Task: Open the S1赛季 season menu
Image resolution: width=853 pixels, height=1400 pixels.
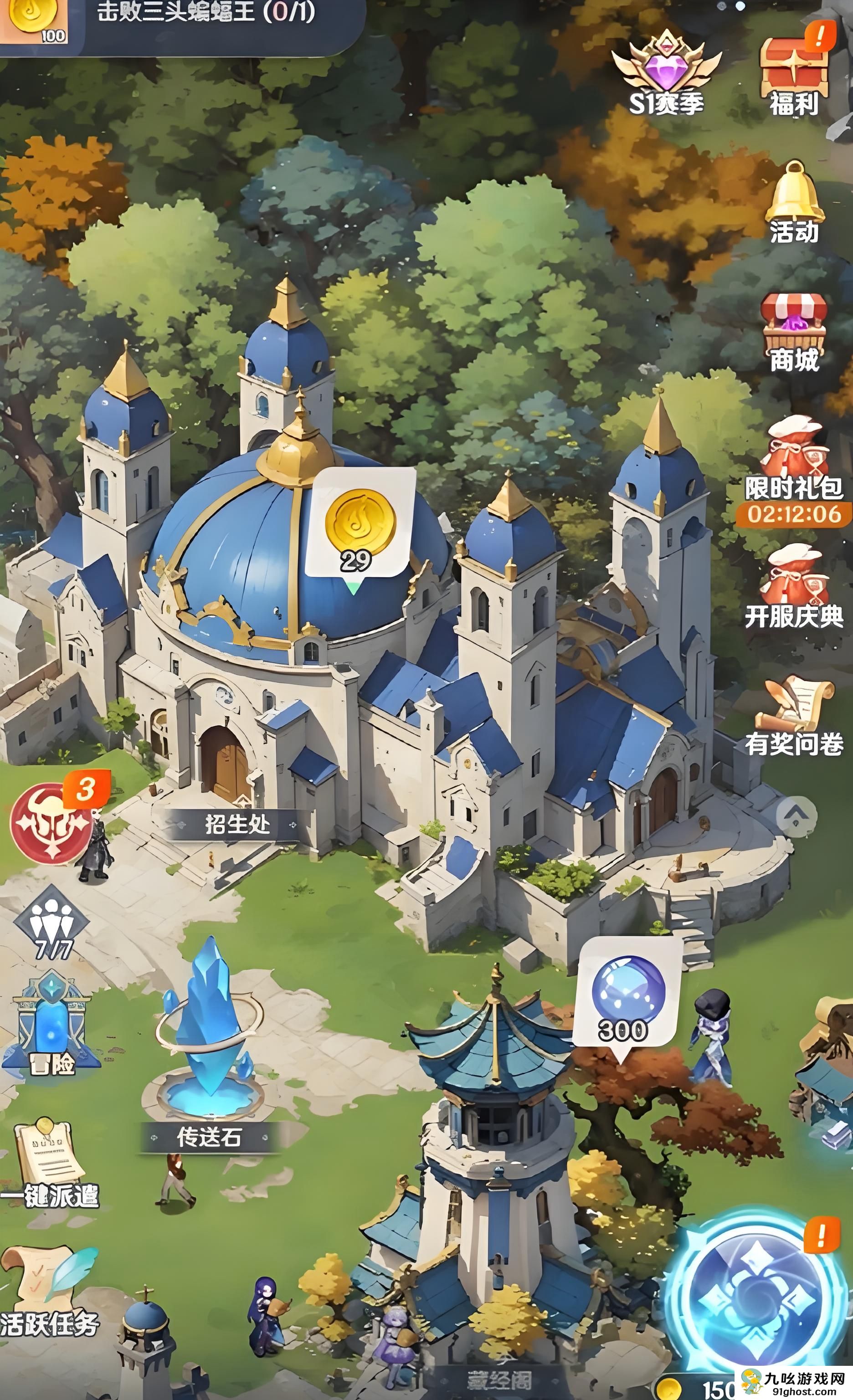Action: pyautogui.click(x=666, y=73)
